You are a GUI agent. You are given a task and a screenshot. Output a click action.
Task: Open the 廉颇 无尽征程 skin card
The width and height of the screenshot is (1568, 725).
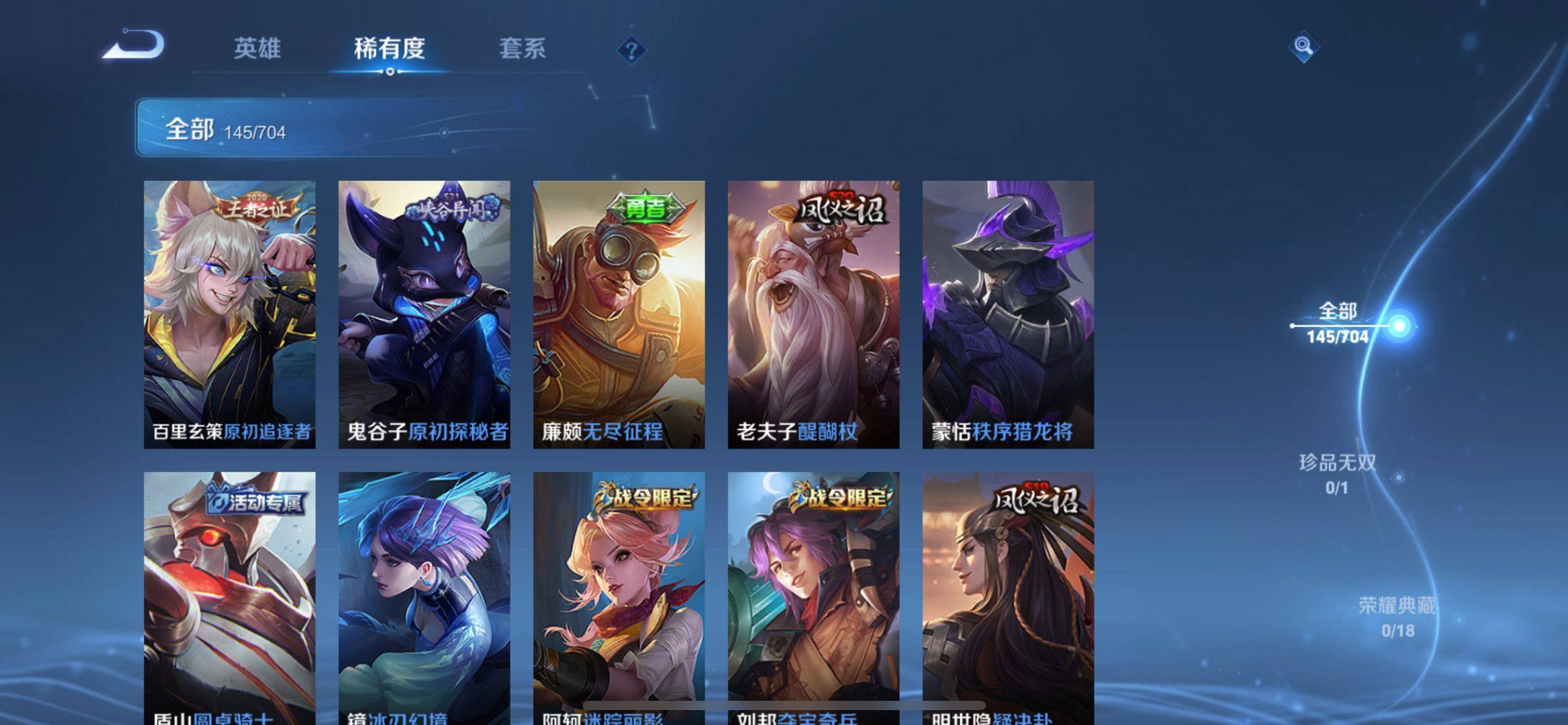[619, 314]
